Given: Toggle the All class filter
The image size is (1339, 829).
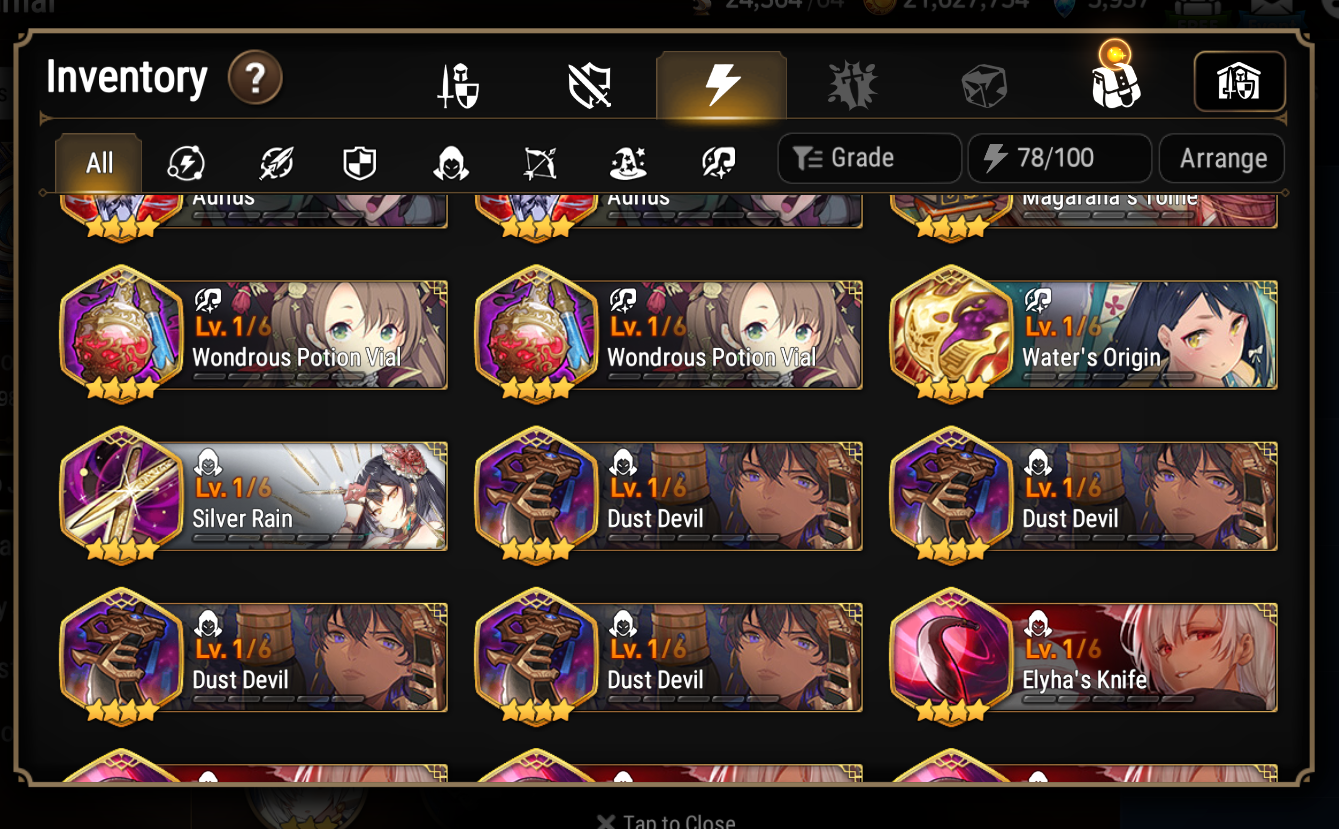Looking at the screenshot, I should pyautogui.click(x=97, y=162).
